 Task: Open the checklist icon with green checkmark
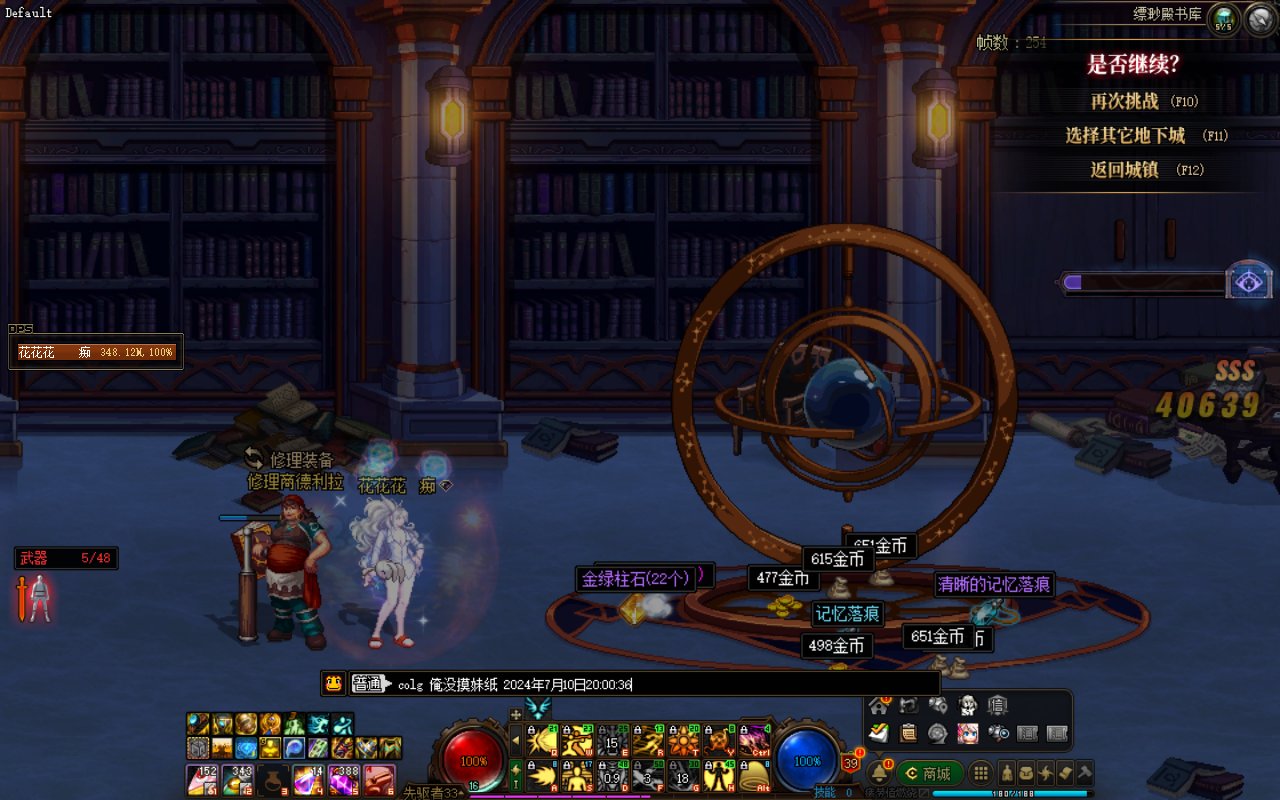(x=880, y=733)
